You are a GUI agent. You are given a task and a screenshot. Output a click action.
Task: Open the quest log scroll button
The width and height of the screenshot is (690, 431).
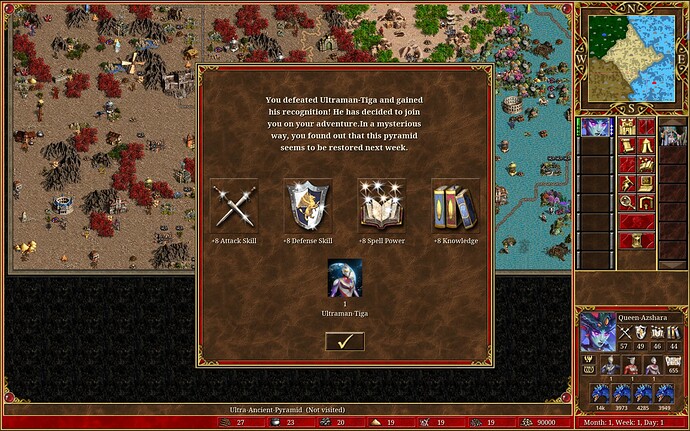[x=628, y=146]
